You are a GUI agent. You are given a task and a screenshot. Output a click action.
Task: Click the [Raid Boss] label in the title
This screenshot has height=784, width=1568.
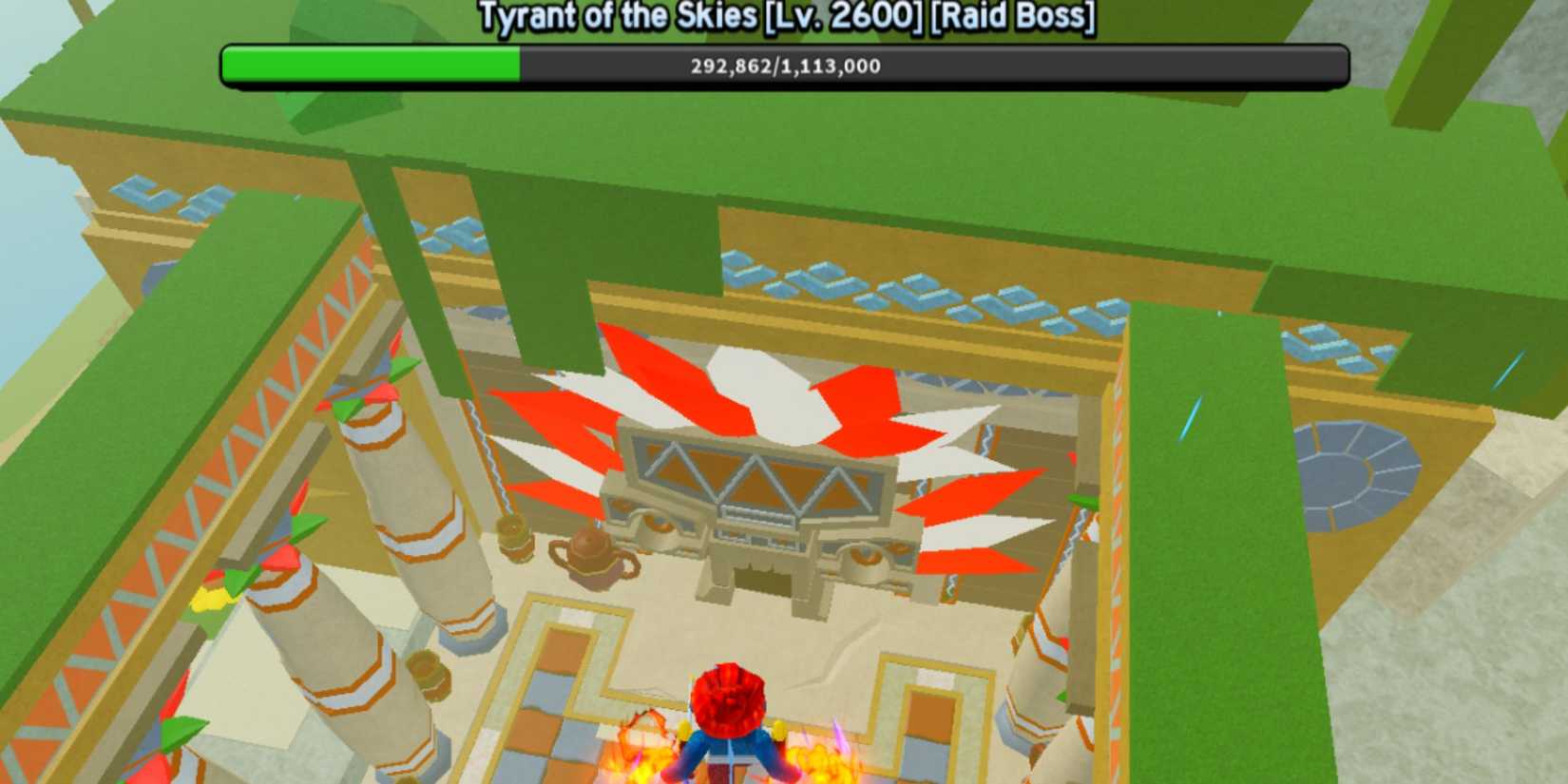(1012, 16)
